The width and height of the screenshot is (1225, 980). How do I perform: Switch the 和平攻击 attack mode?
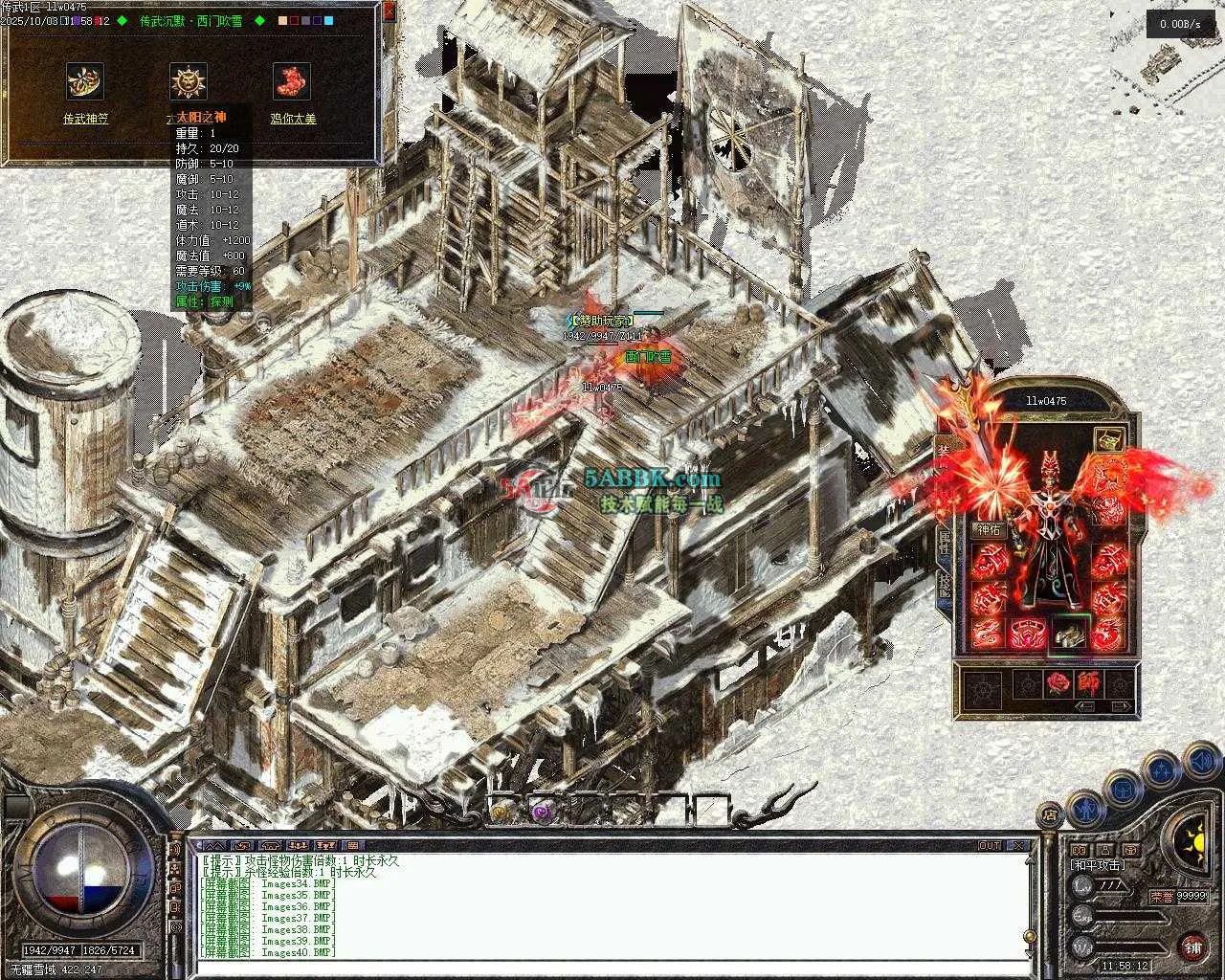[1098, 864]
